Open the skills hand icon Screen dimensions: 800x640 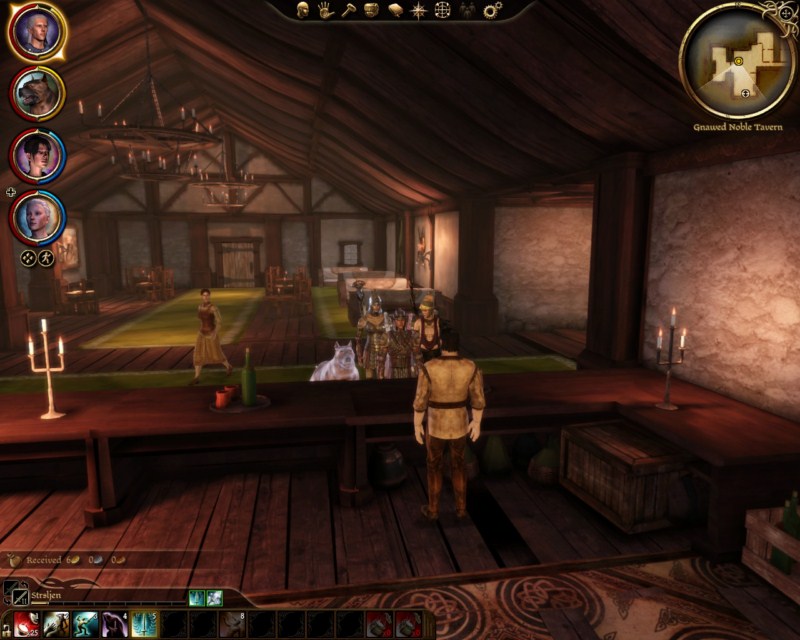tap(326, 10)
